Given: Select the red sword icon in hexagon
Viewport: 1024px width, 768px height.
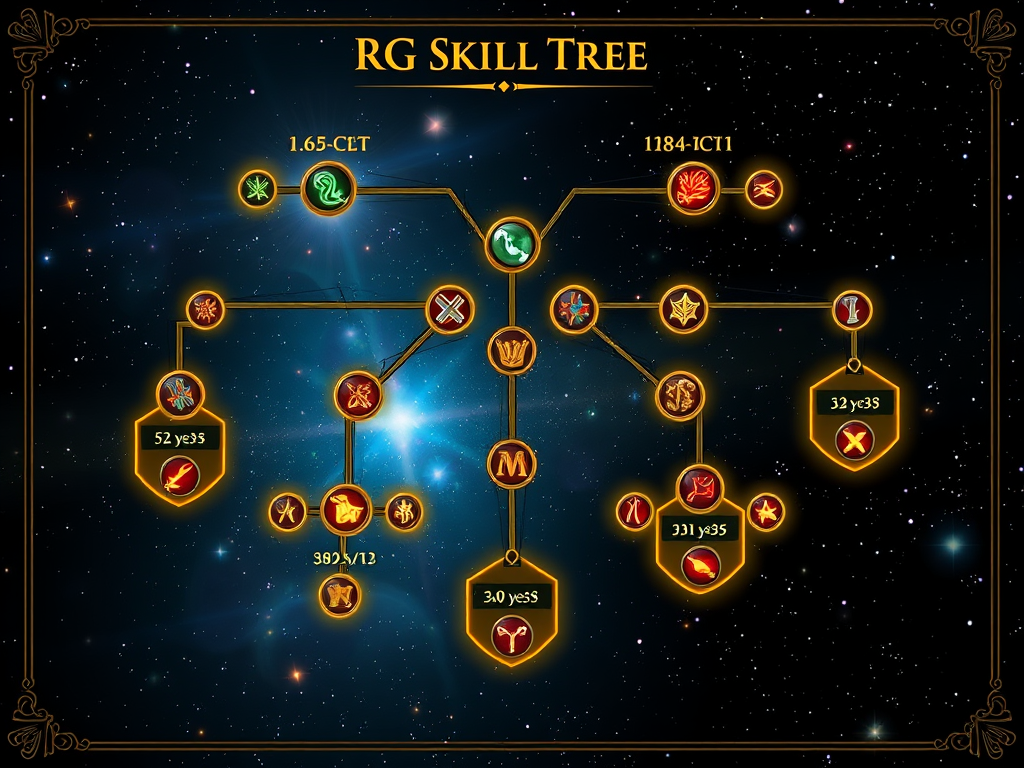Looking at the screenshot, I should [x=180, y=474].
